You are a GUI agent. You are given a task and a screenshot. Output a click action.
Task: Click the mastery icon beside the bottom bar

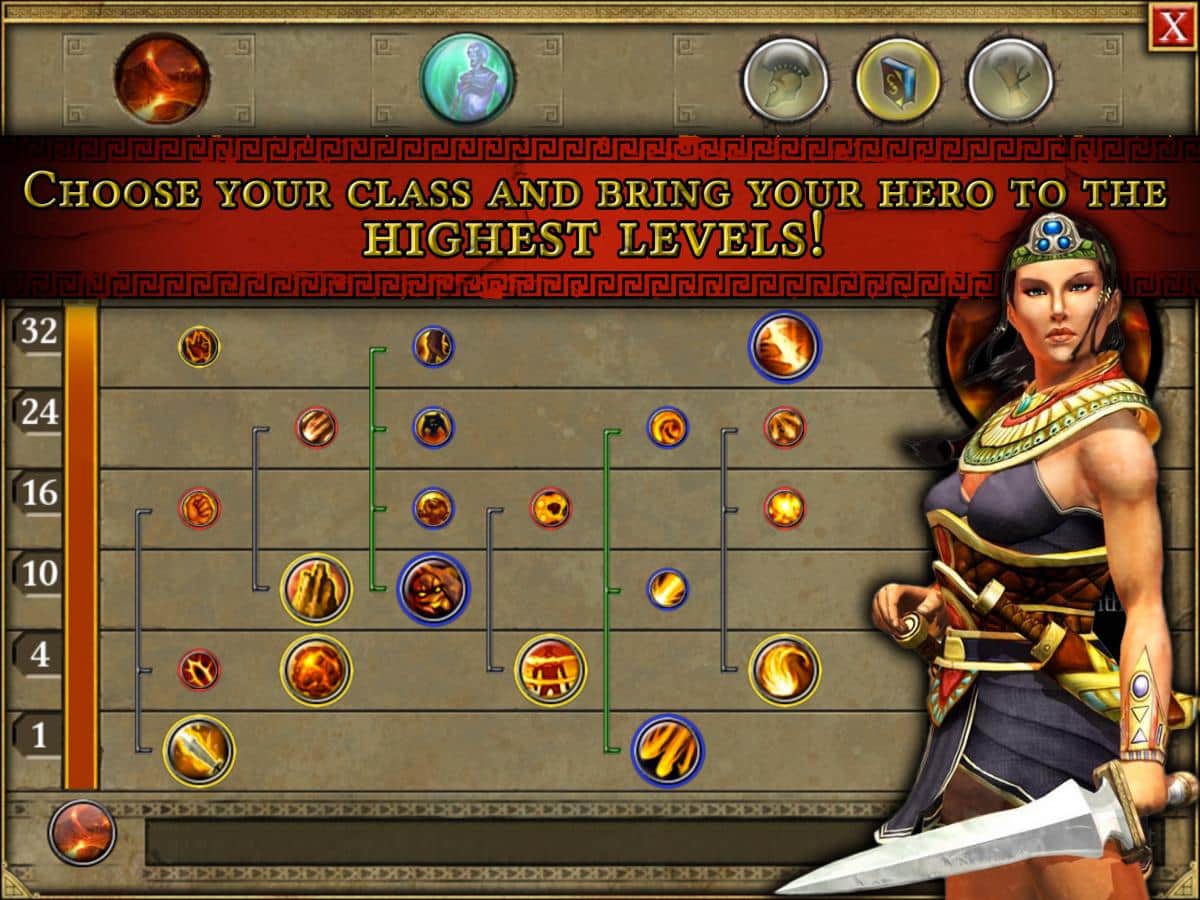pyautogui.click(x=82, y=832)
